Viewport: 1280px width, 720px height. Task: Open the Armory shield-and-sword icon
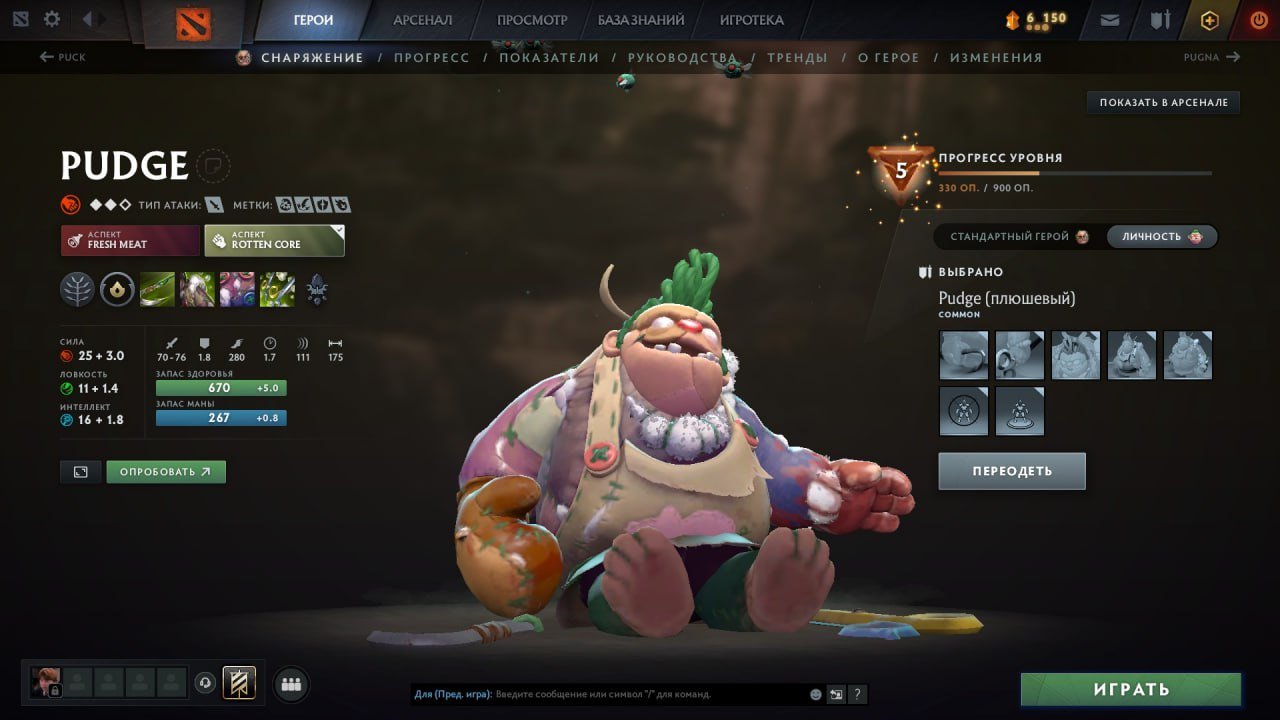click(x=1162, y=18)
